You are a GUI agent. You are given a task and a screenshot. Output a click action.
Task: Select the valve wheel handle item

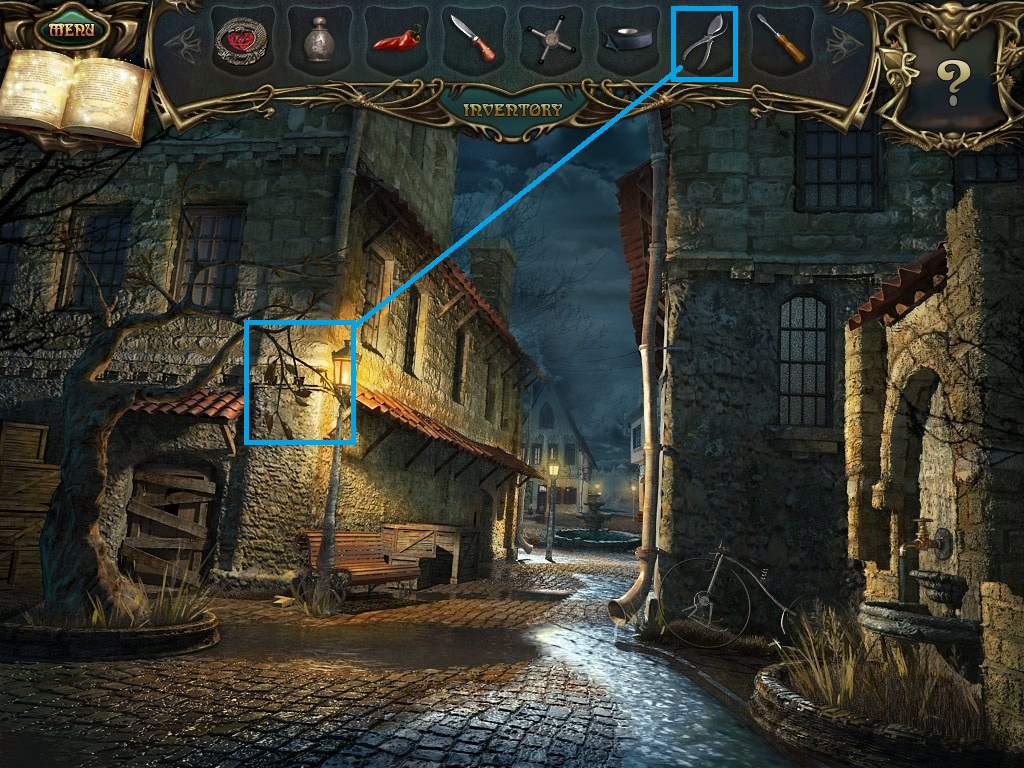551,42
